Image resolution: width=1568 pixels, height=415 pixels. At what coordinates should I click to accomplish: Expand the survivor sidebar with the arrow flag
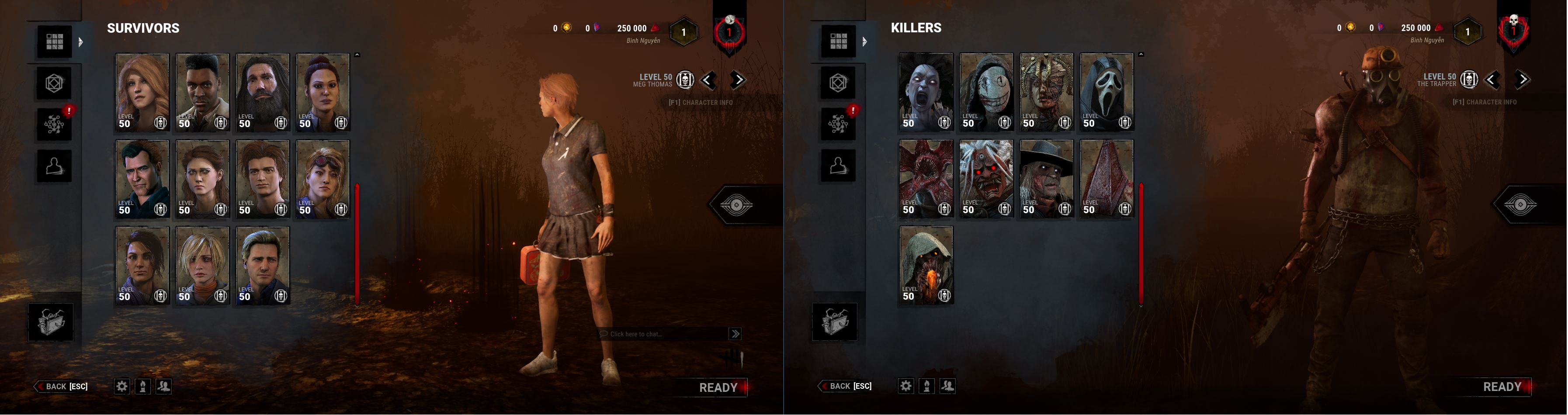[x=80, y=41]
